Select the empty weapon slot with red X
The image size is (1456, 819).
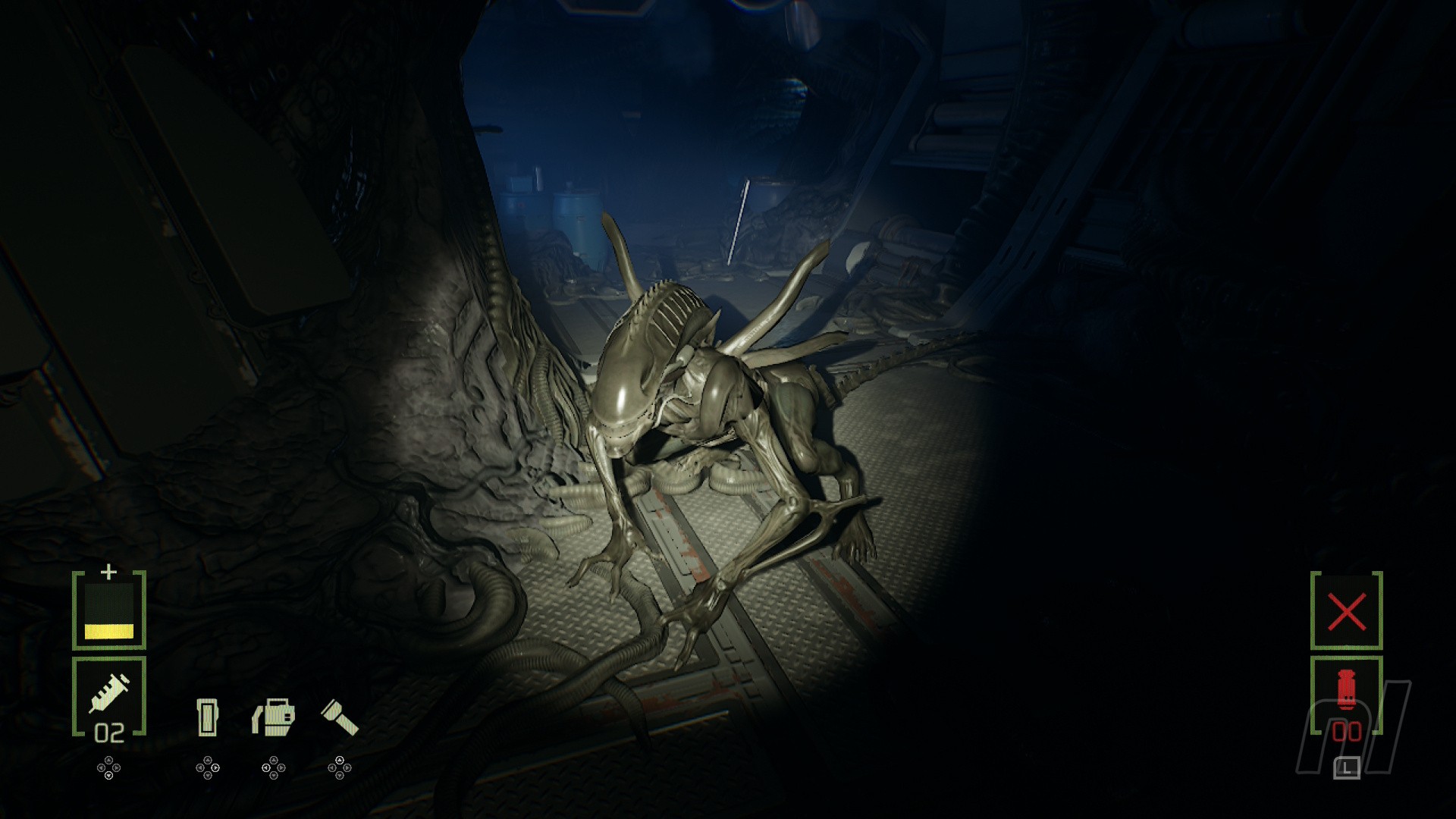1346,611
